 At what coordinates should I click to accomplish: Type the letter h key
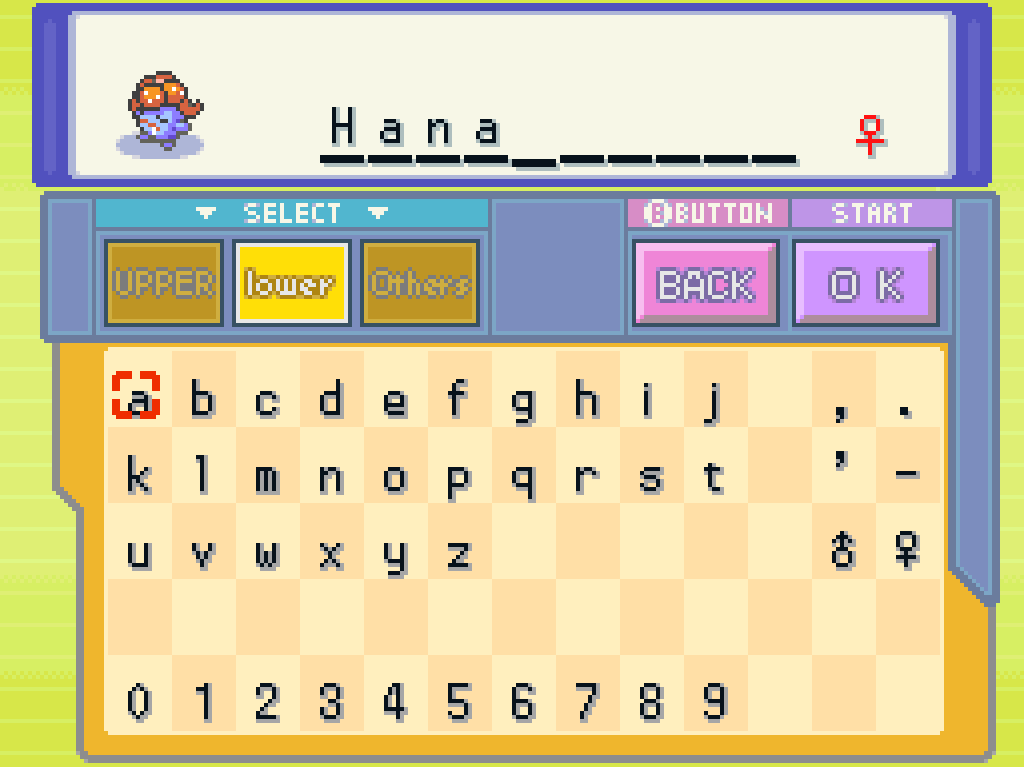(587, 399)
